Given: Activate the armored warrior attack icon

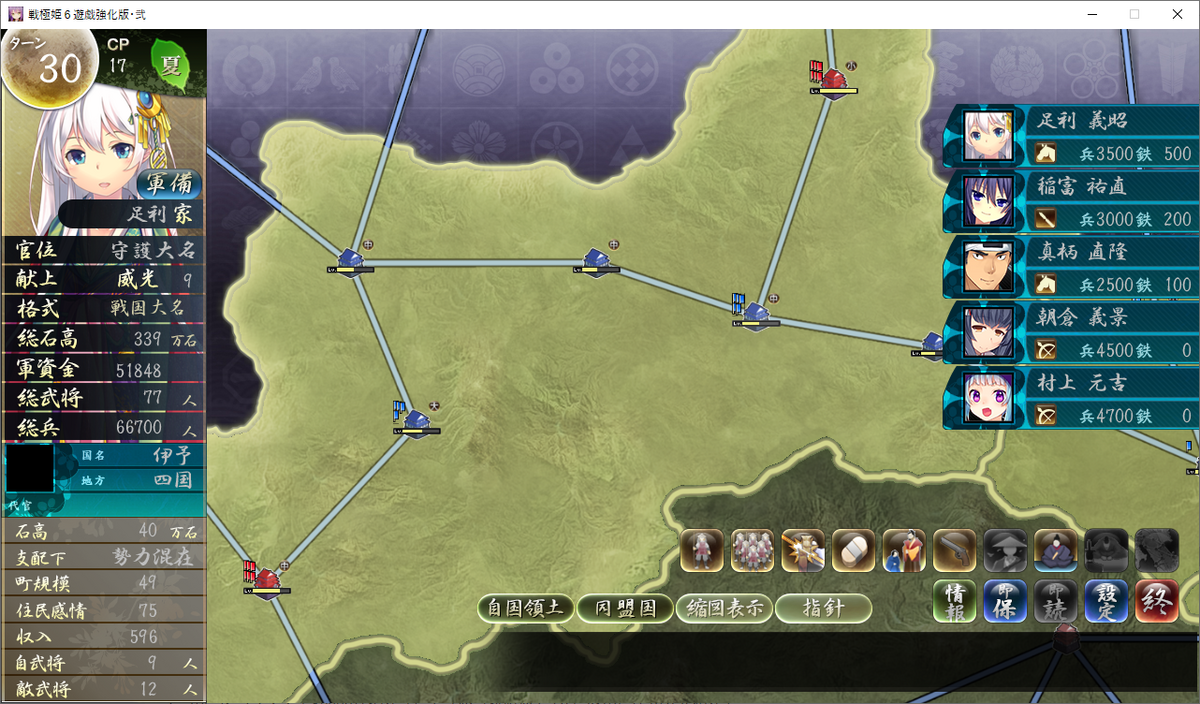Looking at the screenshot, I should [803, 551].
